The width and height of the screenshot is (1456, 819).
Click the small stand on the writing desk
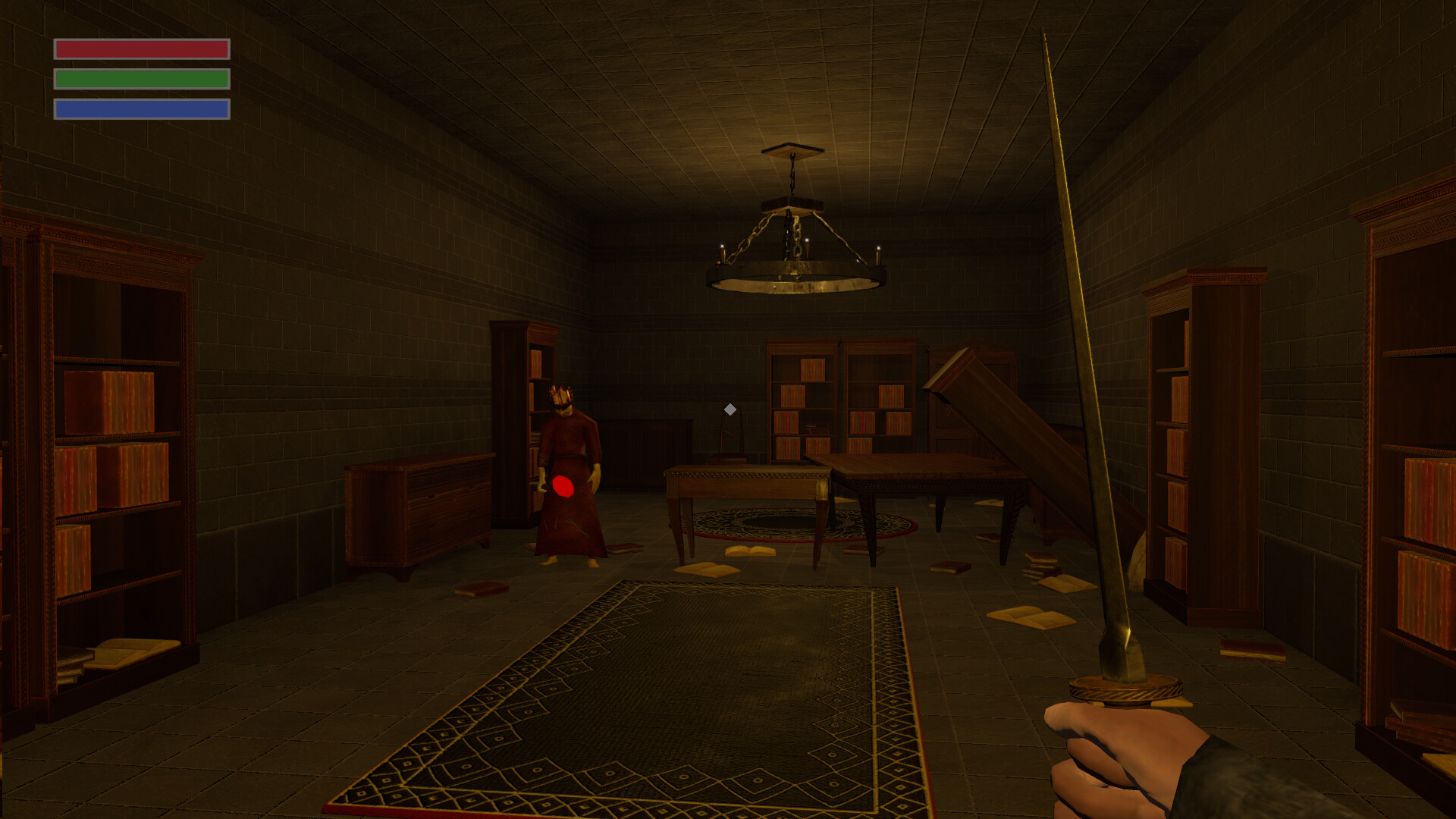pyautogui.click(x=729, y=440)
